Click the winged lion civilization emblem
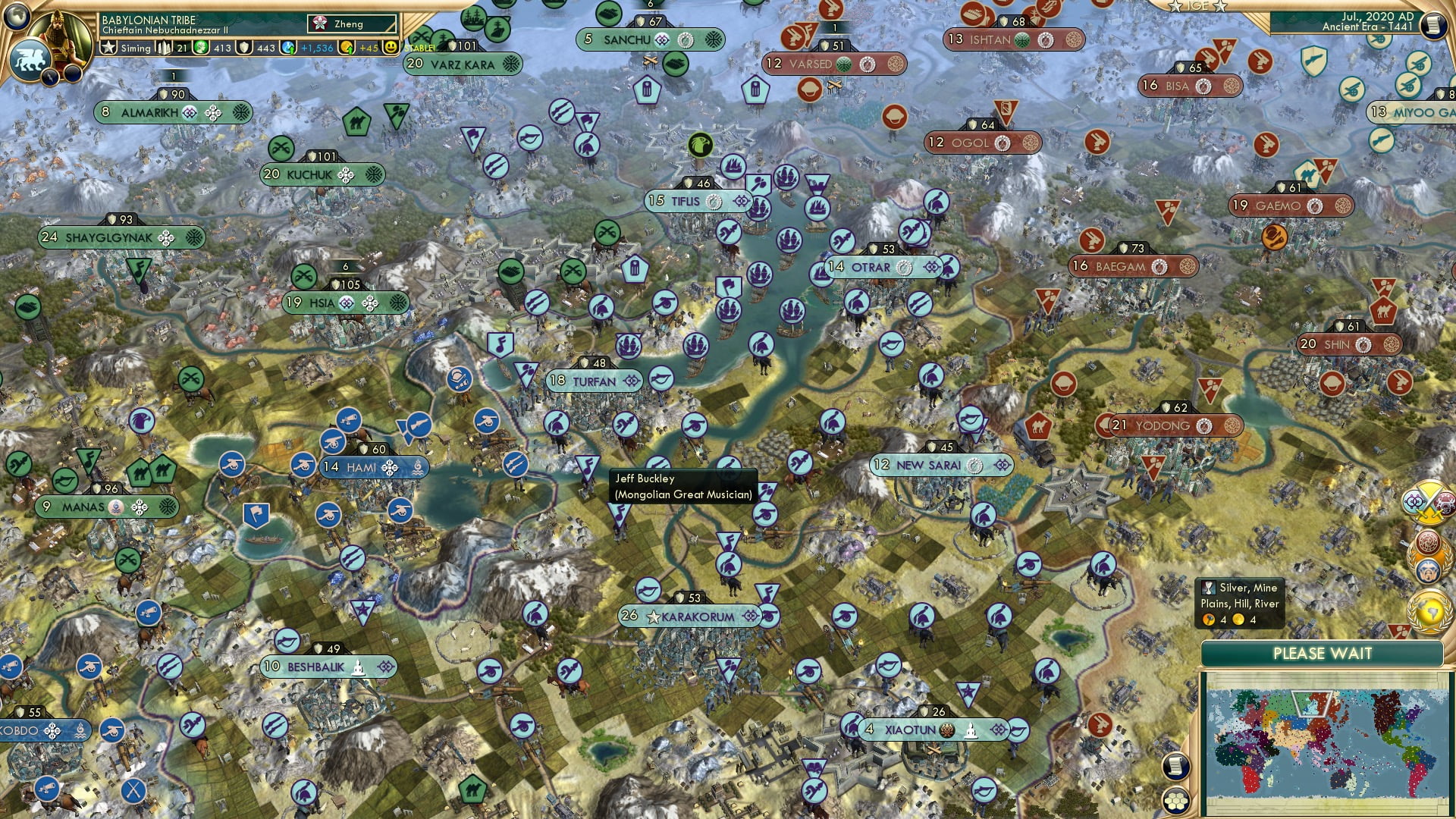This screenshot has width=1456, height=819. click(29, 58)
